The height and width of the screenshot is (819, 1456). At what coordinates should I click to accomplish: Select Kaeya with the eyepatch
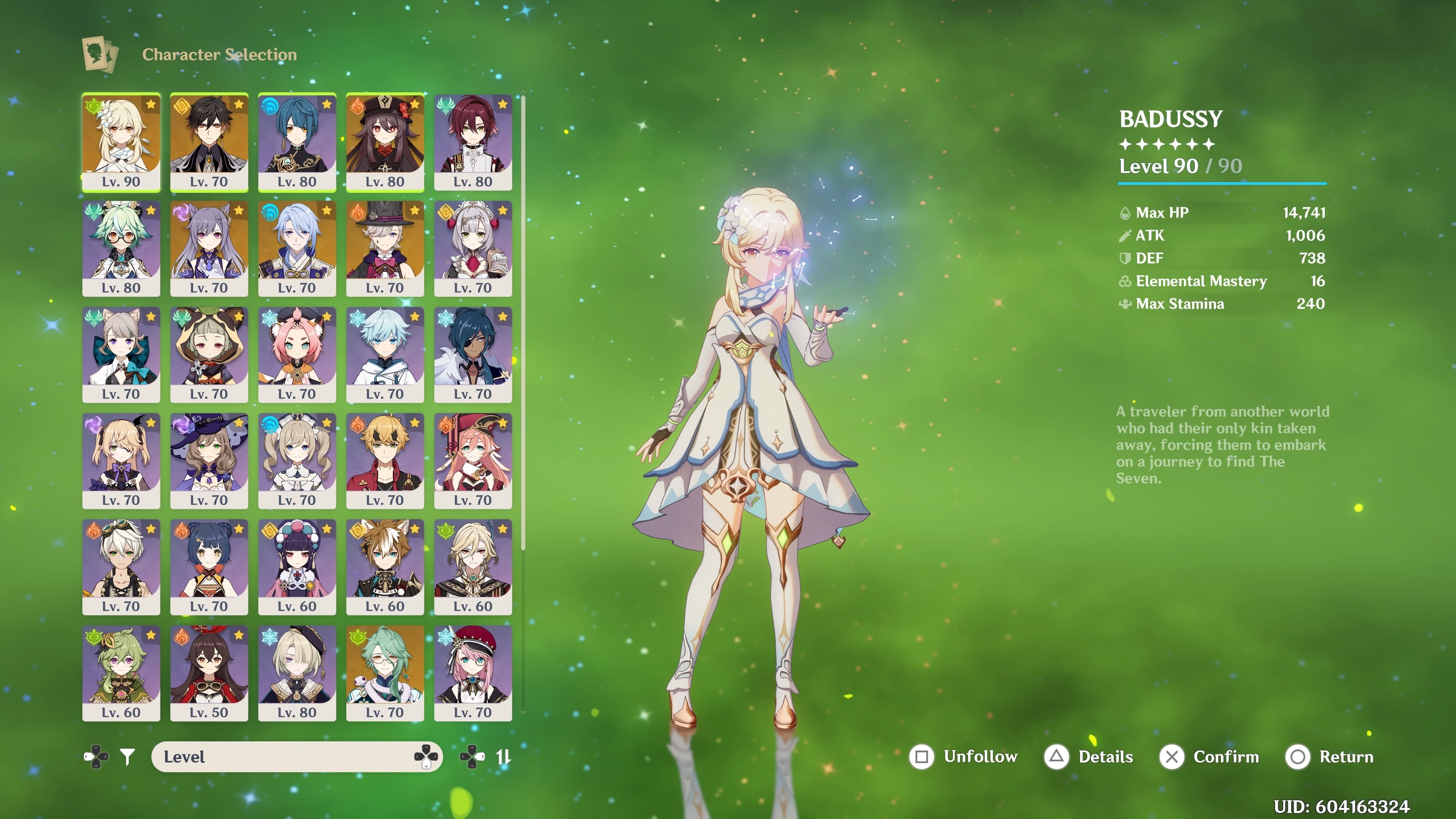tap(473, 354)
